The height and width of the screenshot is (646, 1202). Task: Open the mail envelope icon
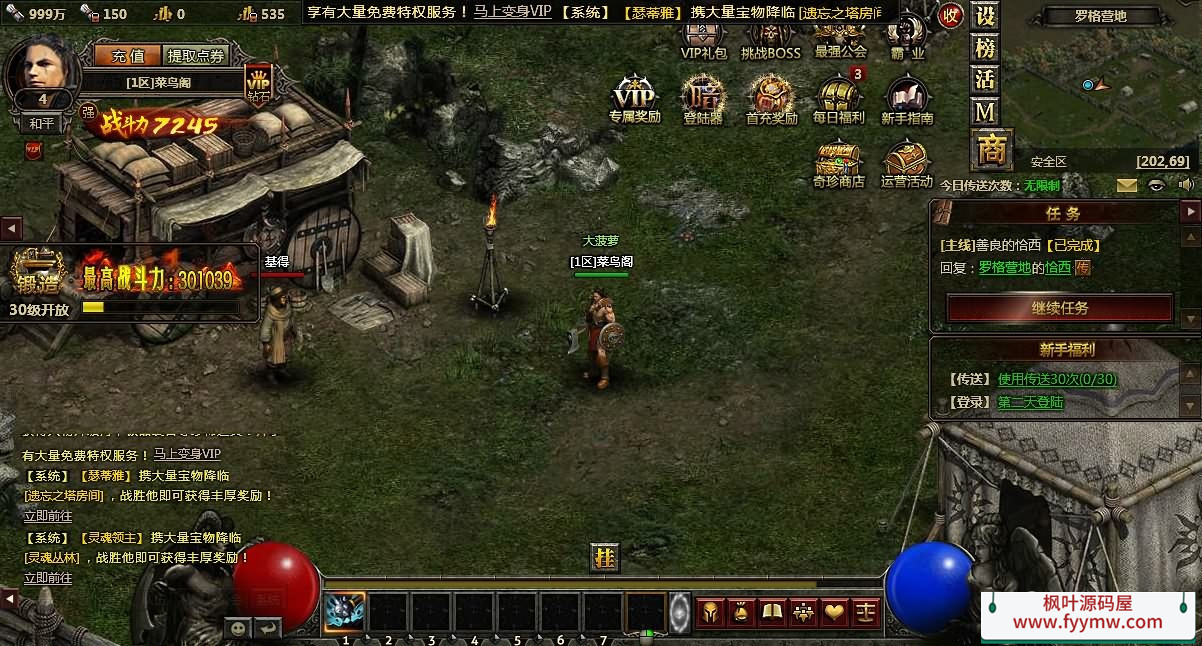point(1127,185)
